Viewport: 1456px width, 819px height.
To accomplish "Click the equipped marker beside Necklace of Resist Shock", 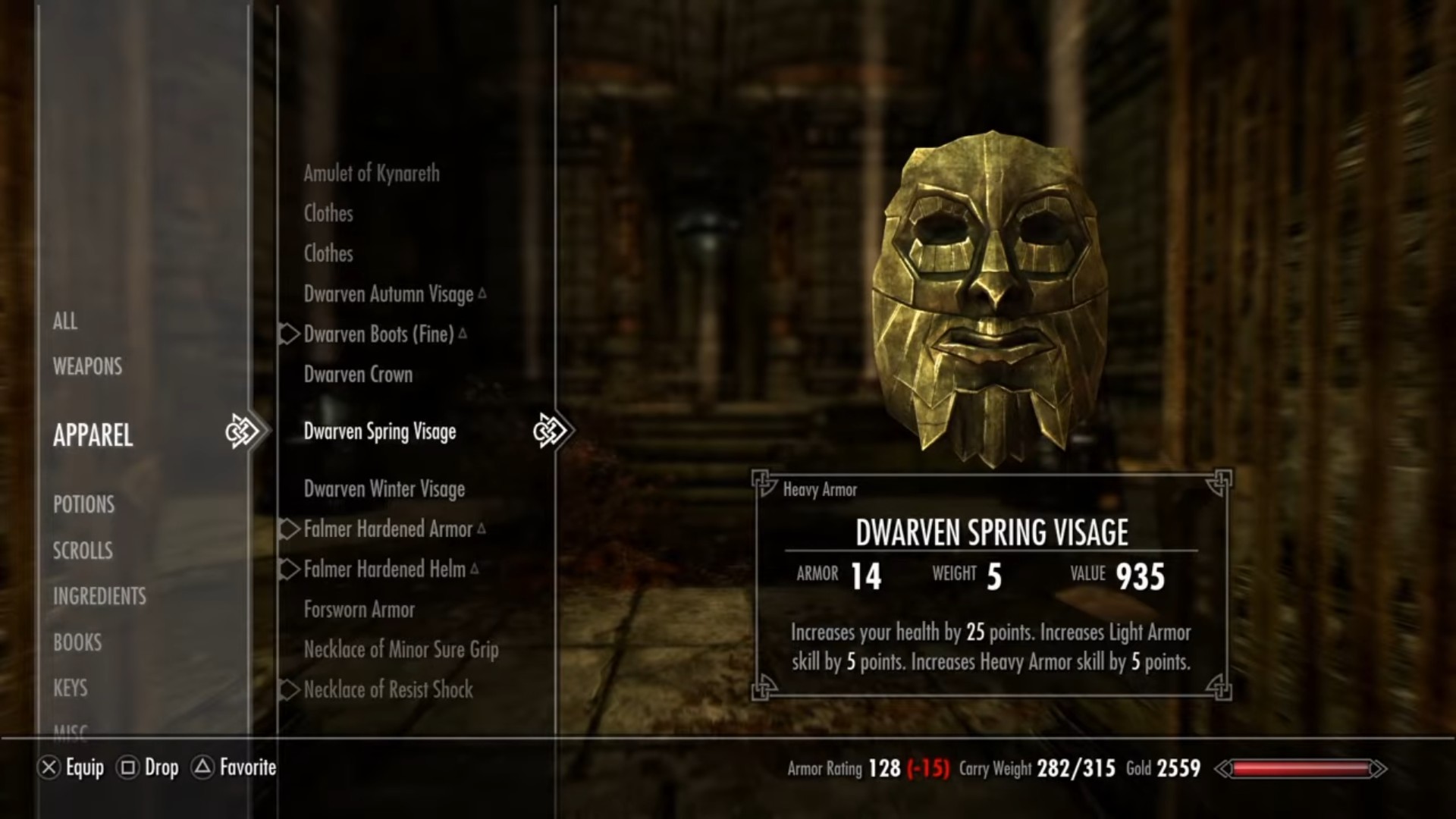I will coord(288,690).
